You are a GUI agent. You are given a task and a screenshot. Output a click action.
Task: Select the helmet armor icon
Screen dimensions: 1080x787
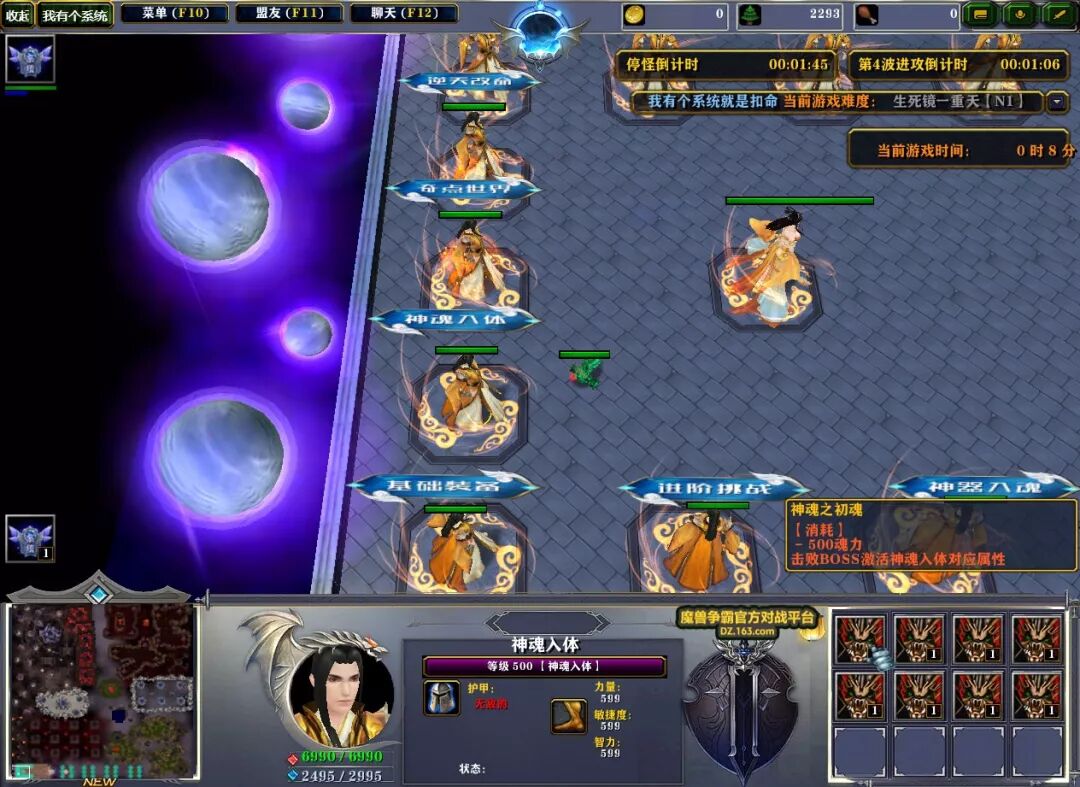coord(441,698)
